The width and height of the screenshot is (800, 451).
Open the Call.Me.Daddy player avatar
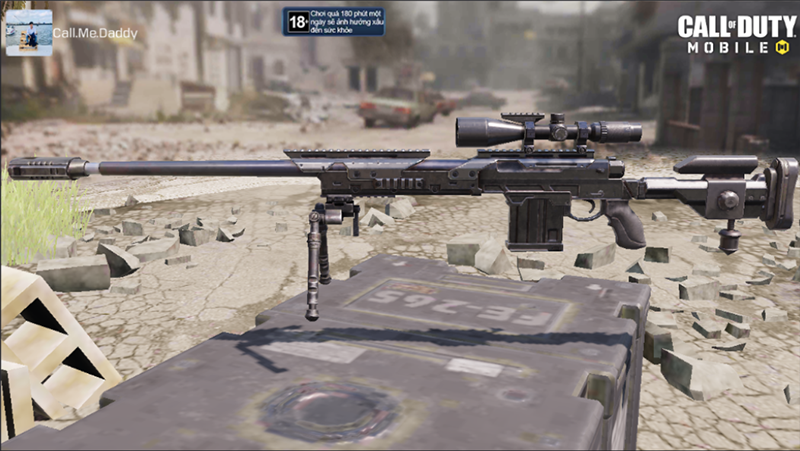click(29, 32)
